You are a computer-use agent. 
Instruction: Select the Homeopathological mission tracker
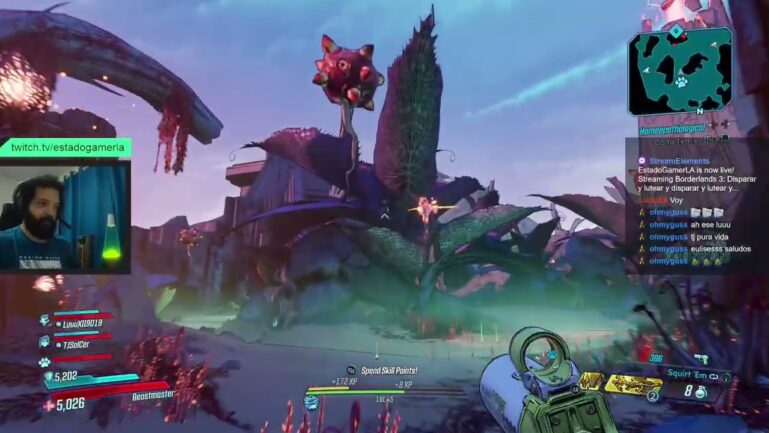[x=673, y=127]
